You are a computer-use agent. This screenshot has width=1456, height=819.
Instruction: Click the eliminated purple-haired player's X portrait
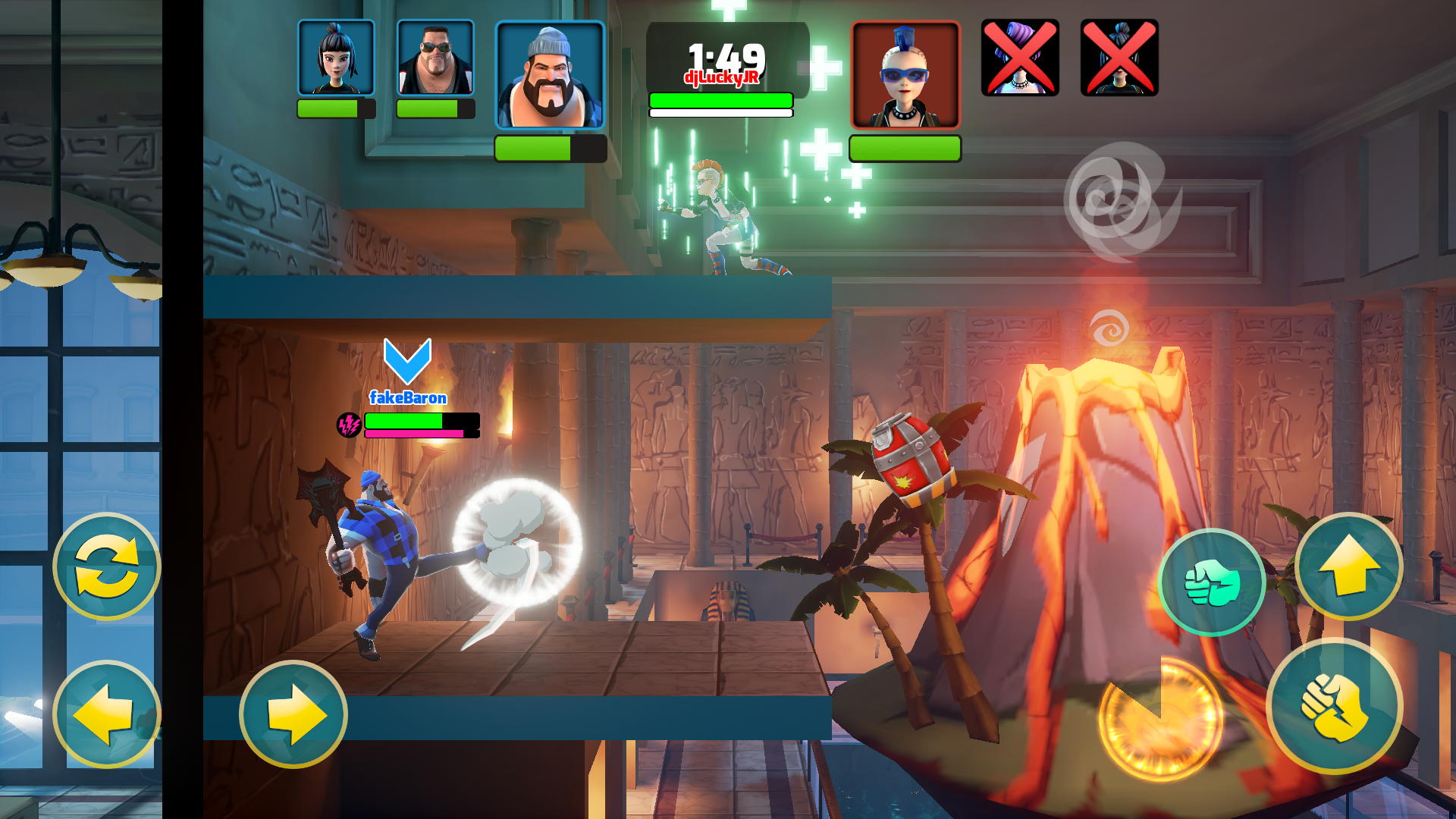1019,57
